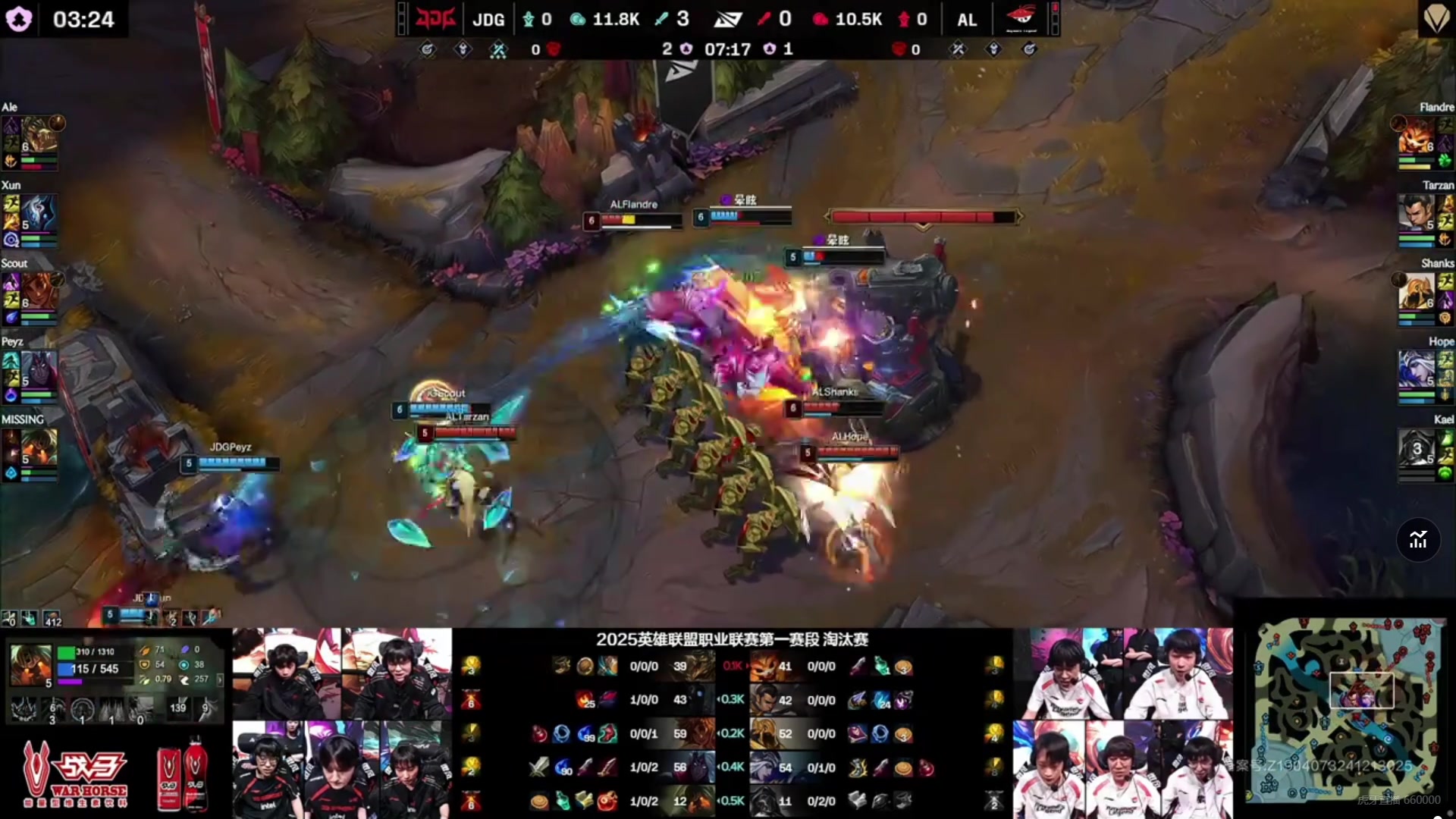Select Ale's champion portrait
The width and height of the screenshot is (1456, 819).
[x=39, y=135]
